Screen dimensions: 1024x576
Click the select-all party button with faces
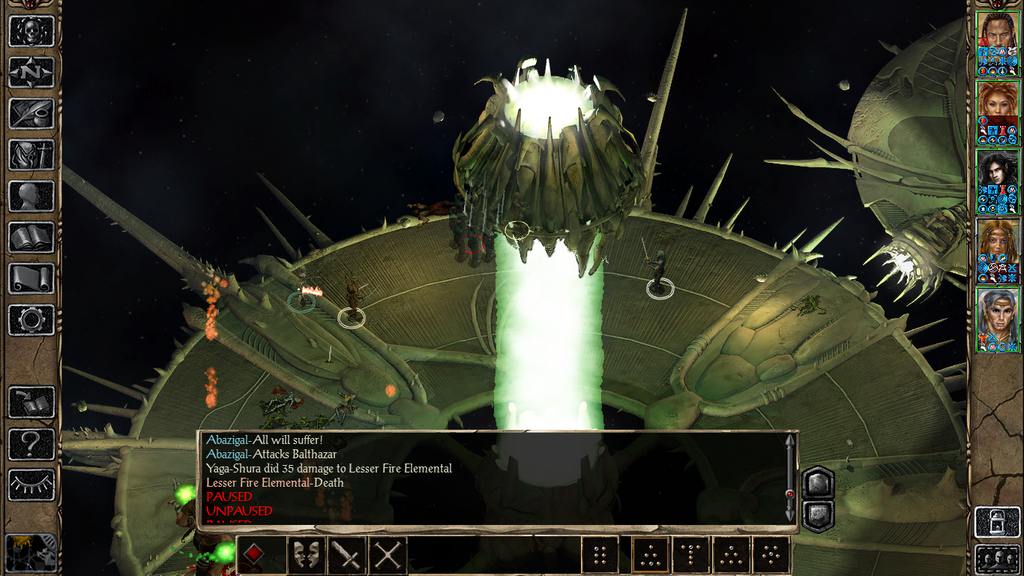click(x=997, y=559)
